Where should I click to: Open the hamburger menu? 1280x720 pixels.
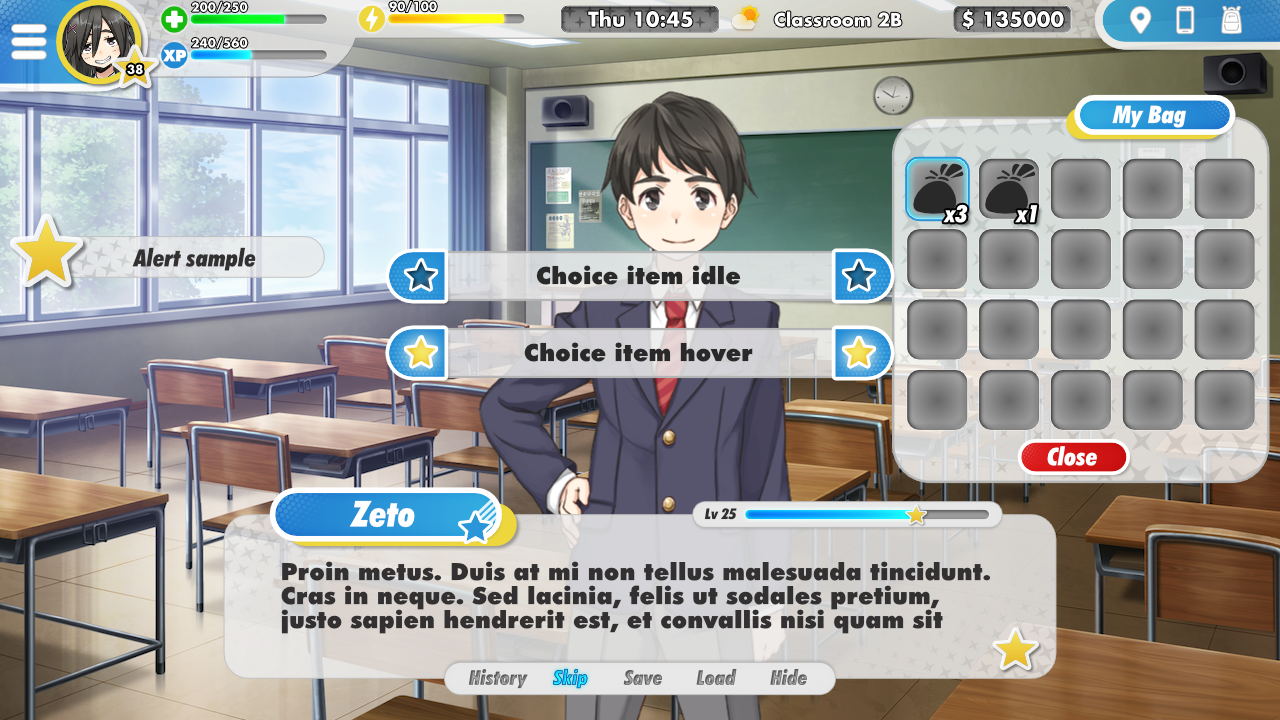click(29, 41)
